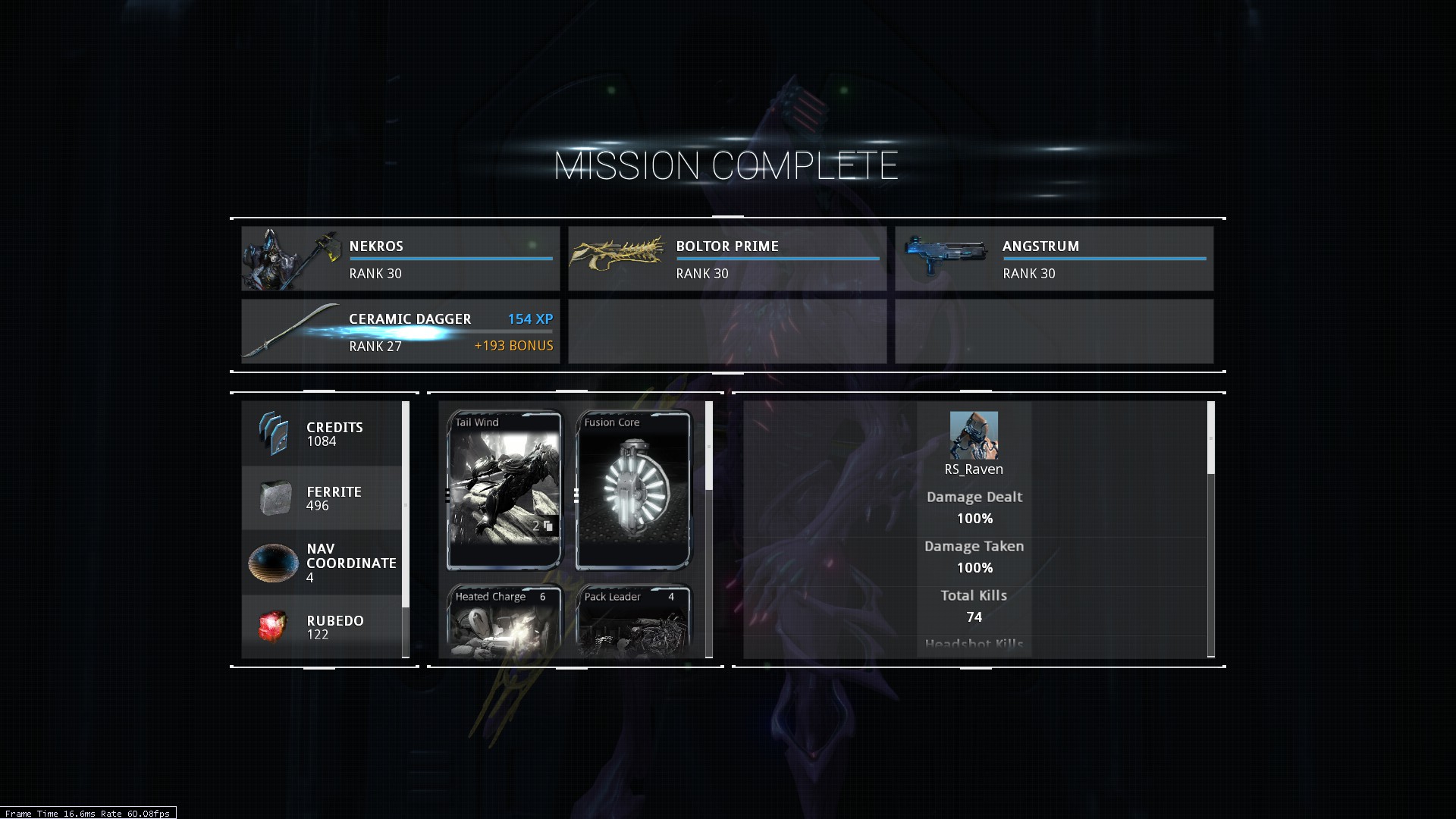1456x819 pixels.
Task: Select the Pack Leader mod card
Action: point(633,620)
